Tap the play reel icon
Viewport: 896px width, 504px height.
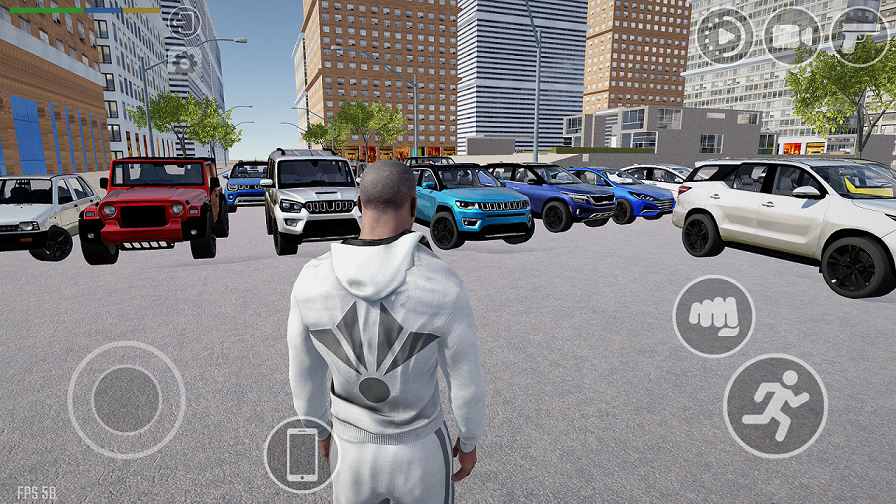(x=724, y=36)
